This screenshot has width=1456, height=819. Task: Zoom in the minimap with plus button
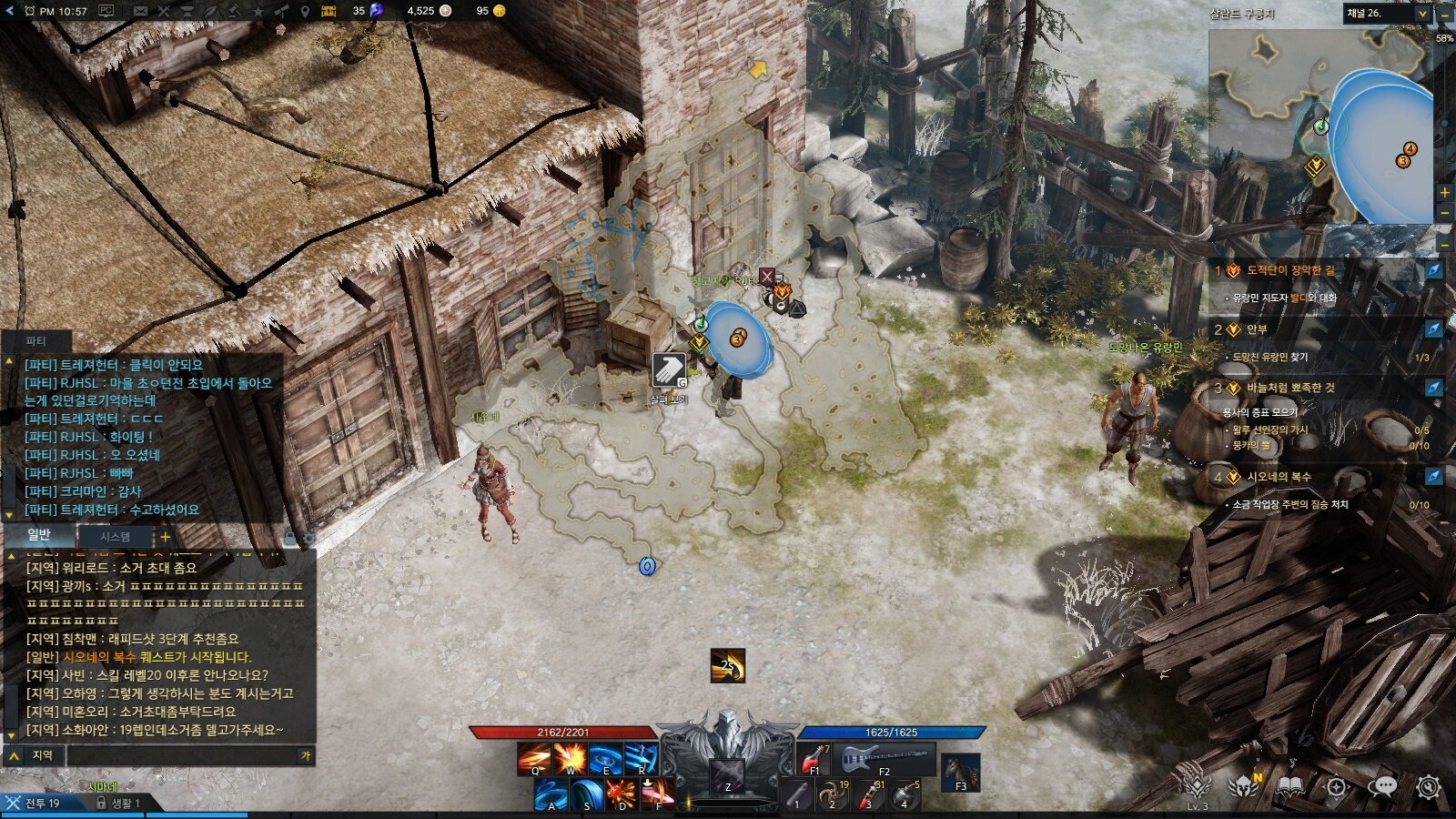click(1444, 193)
